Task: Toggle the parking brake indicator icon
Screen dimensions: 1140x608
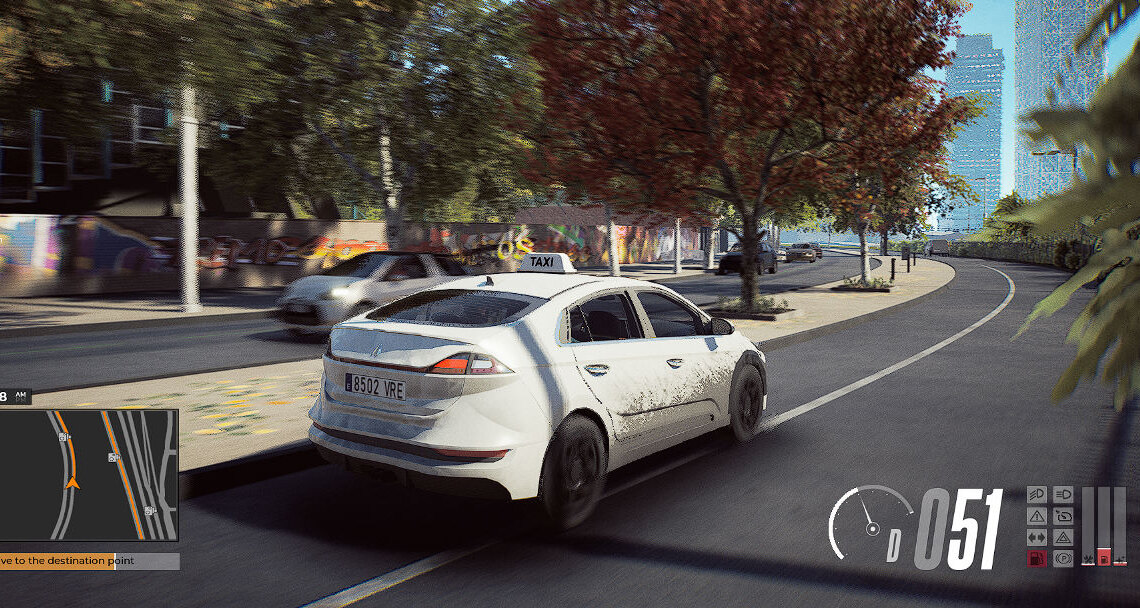Action: click(1062, 558)
